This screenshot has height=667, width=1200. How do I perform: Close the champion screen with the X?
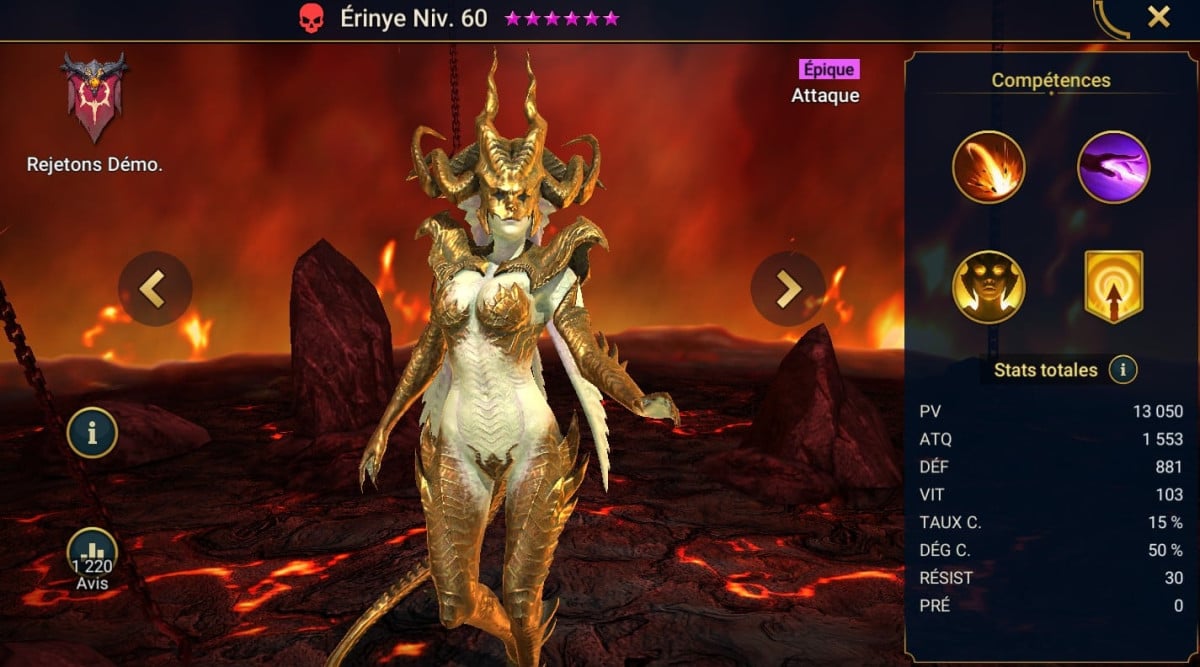coord(1158,17)
